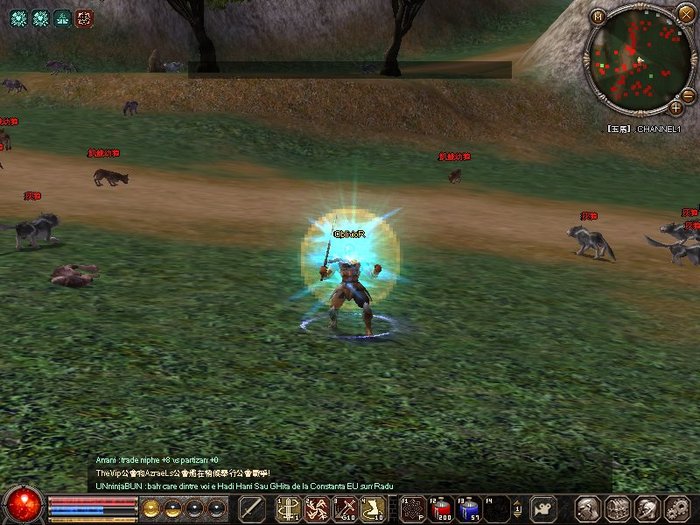Close the minimap with the X button
Viewport: 700px width, 525px height.
[686, 14]
